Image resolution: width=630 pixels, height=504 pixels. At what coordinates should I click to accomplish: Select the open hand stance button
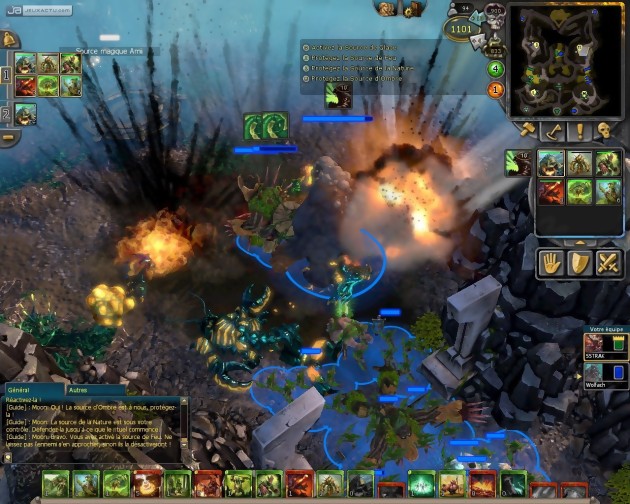pyautogui.click(x=550, y=262)
